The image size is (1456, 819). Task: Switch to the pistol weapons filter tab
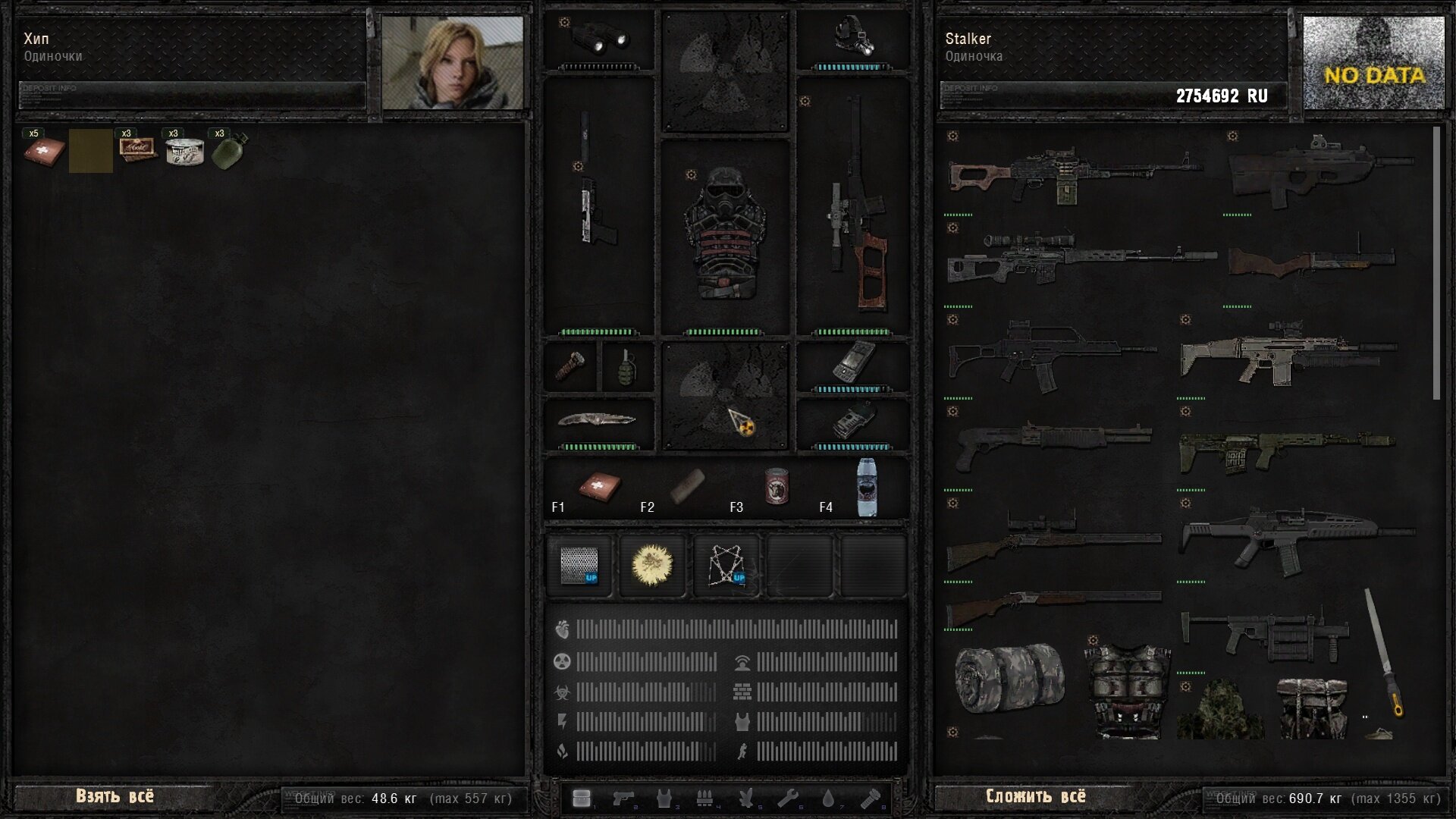[623, 799]
